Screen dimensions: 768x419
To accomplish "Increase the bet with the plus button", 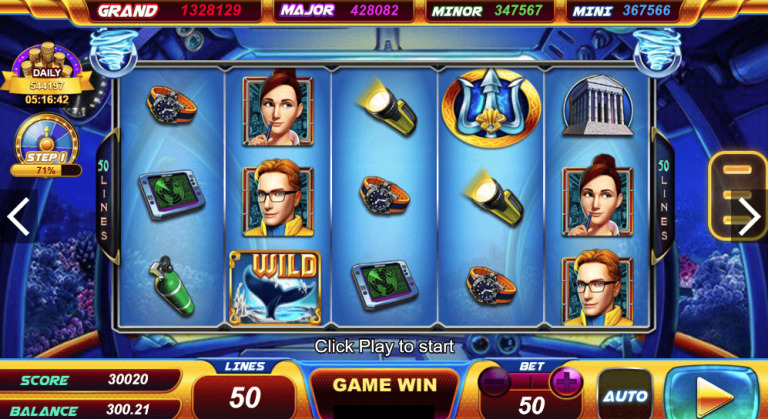I will [566, 381].
